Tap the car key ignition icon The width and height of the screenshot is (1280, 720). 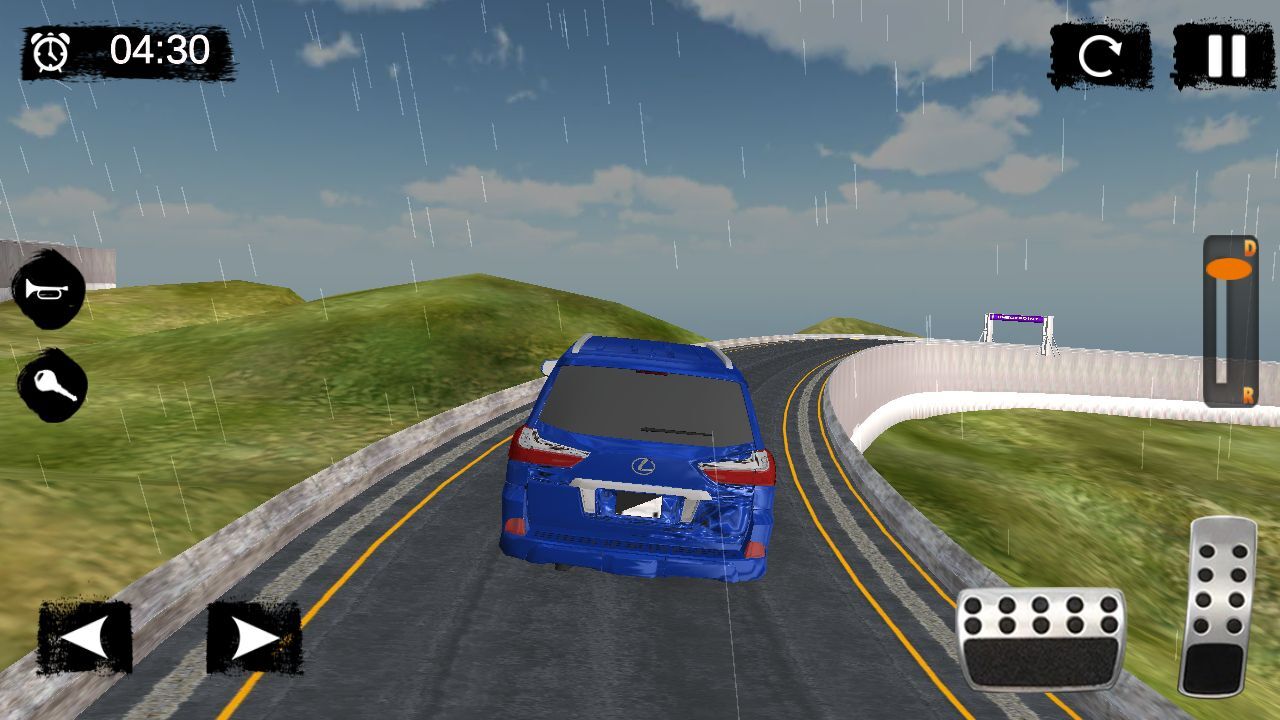point(52,385)
